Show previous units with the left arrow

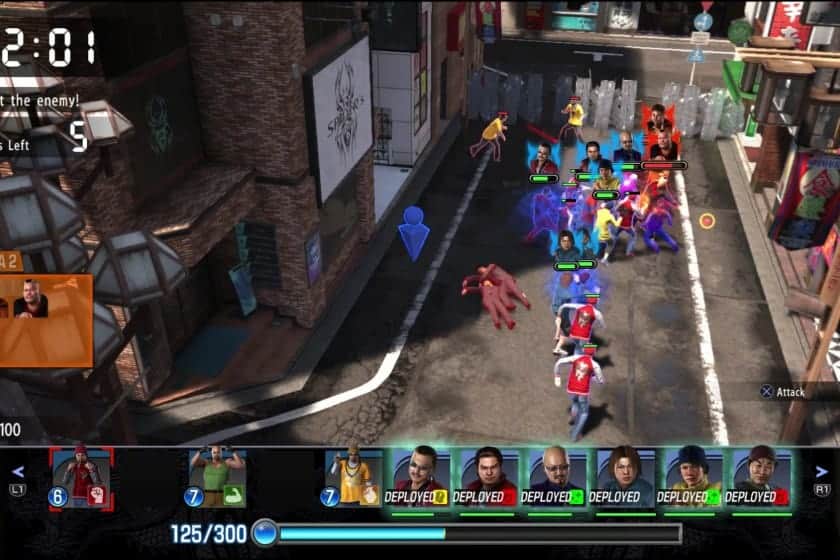[x=18, y=472]
